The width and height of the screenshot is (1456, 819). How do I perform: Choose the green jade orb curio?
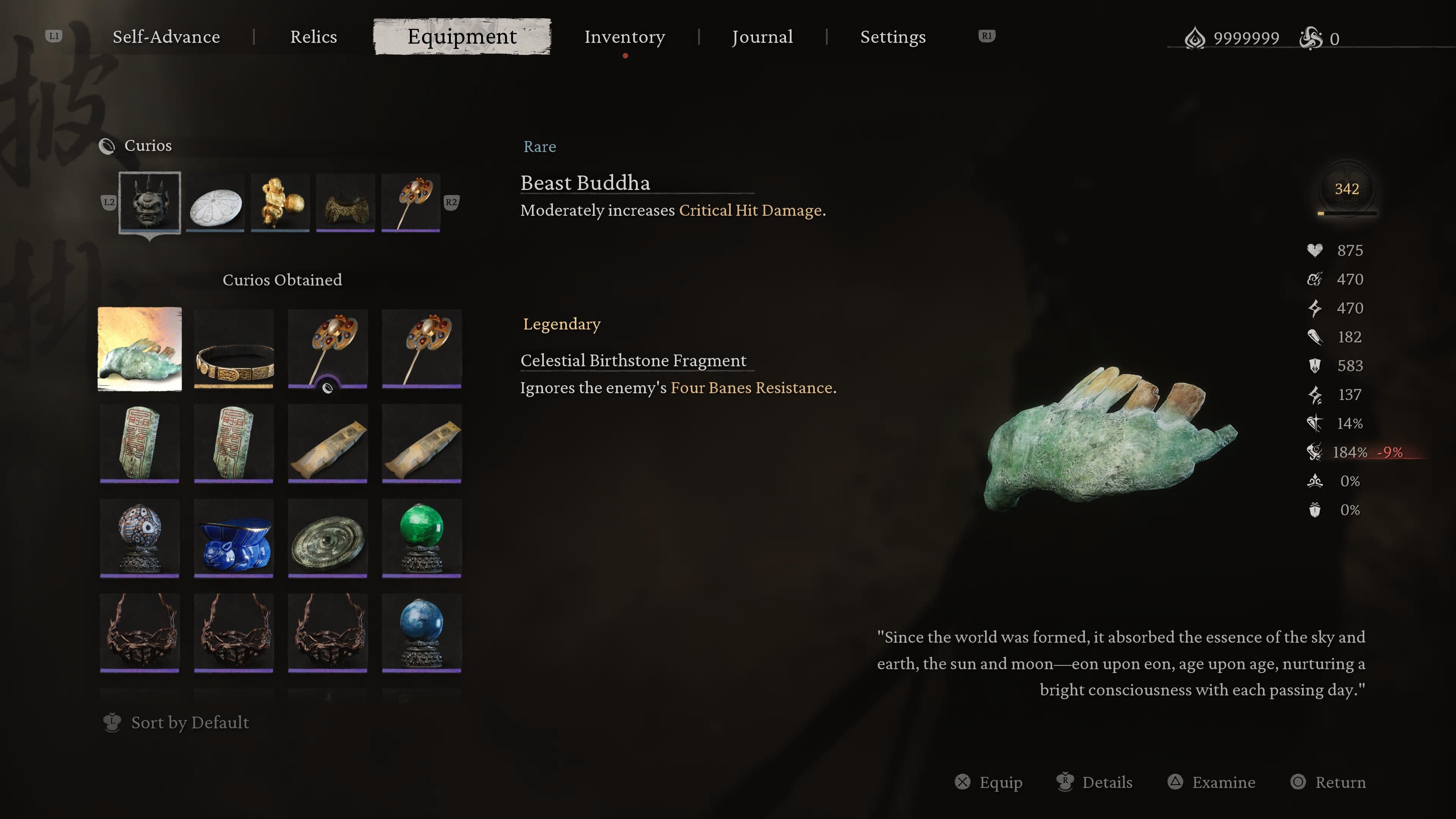pyautogui.click(x=421, y=538)
